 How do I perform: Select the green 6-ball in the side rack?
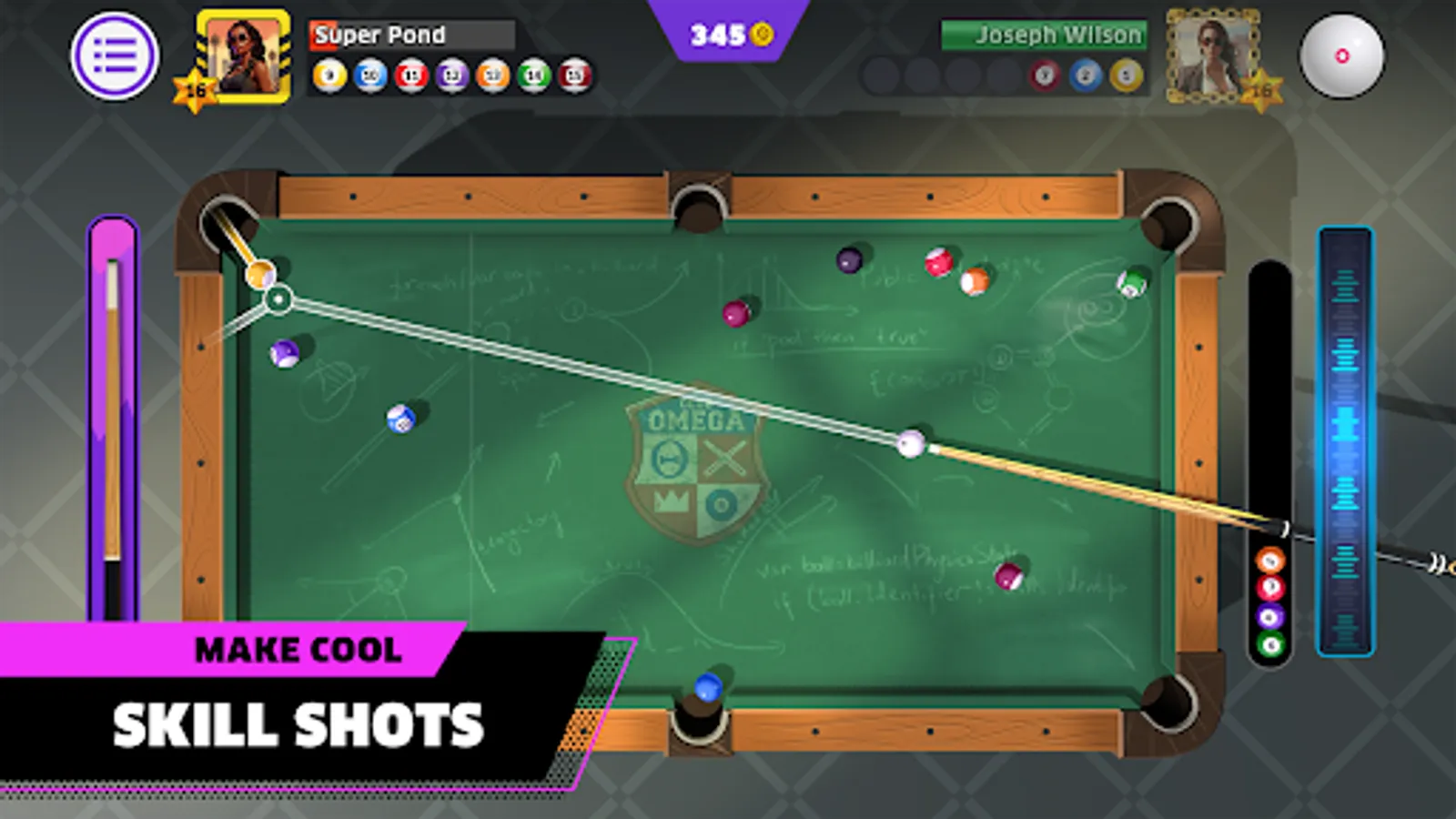1269,642
